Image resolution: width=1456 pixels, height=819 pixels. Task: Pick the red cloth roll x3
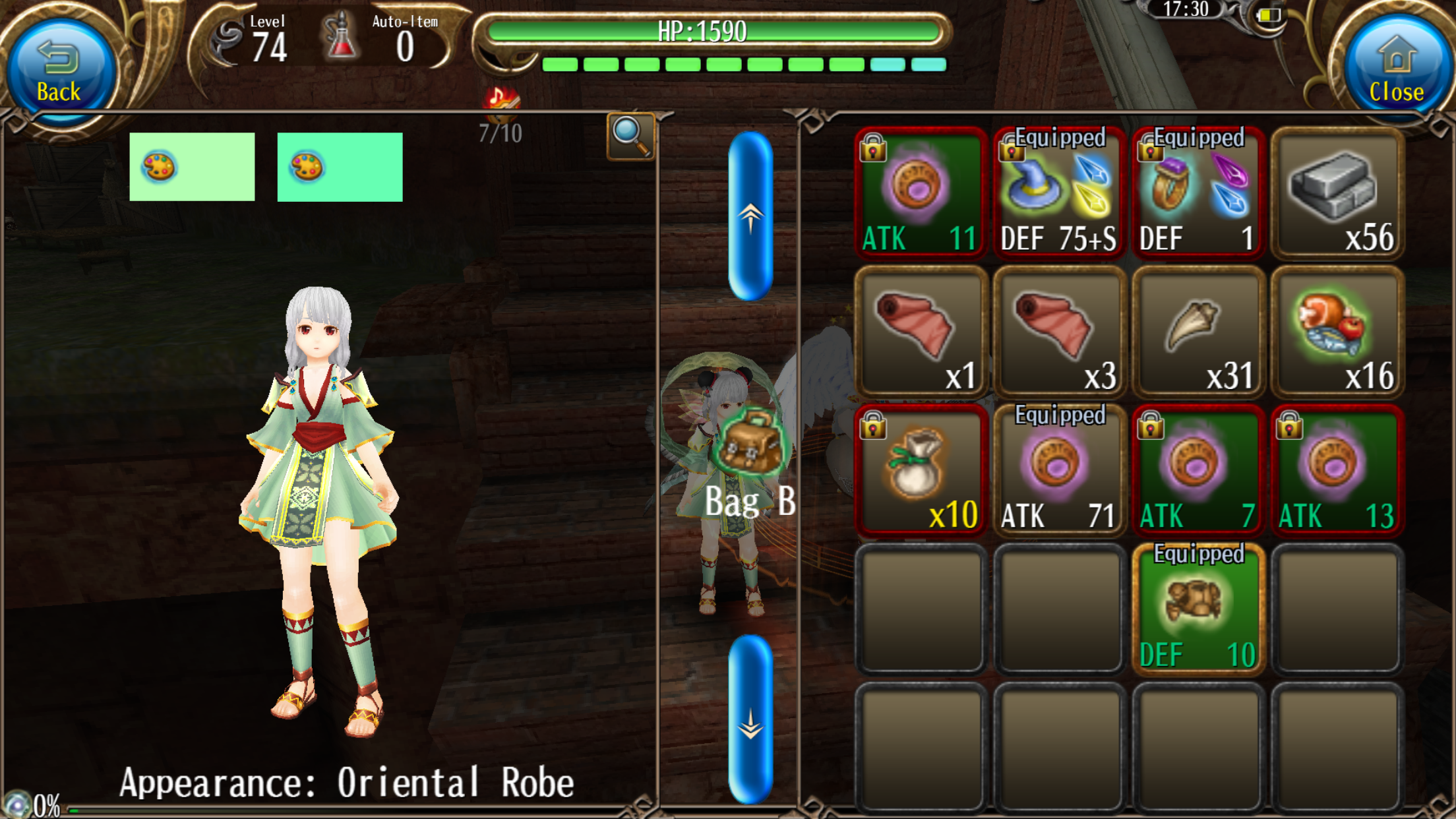1059,331
